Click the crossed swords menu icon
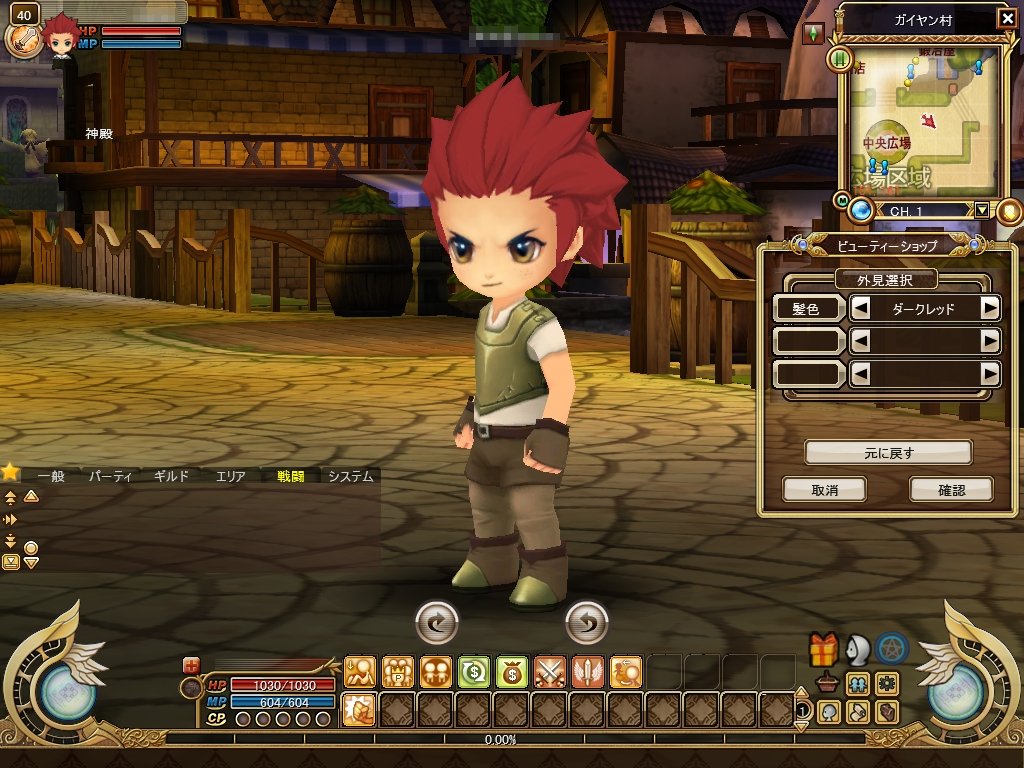 coord(550,671)
